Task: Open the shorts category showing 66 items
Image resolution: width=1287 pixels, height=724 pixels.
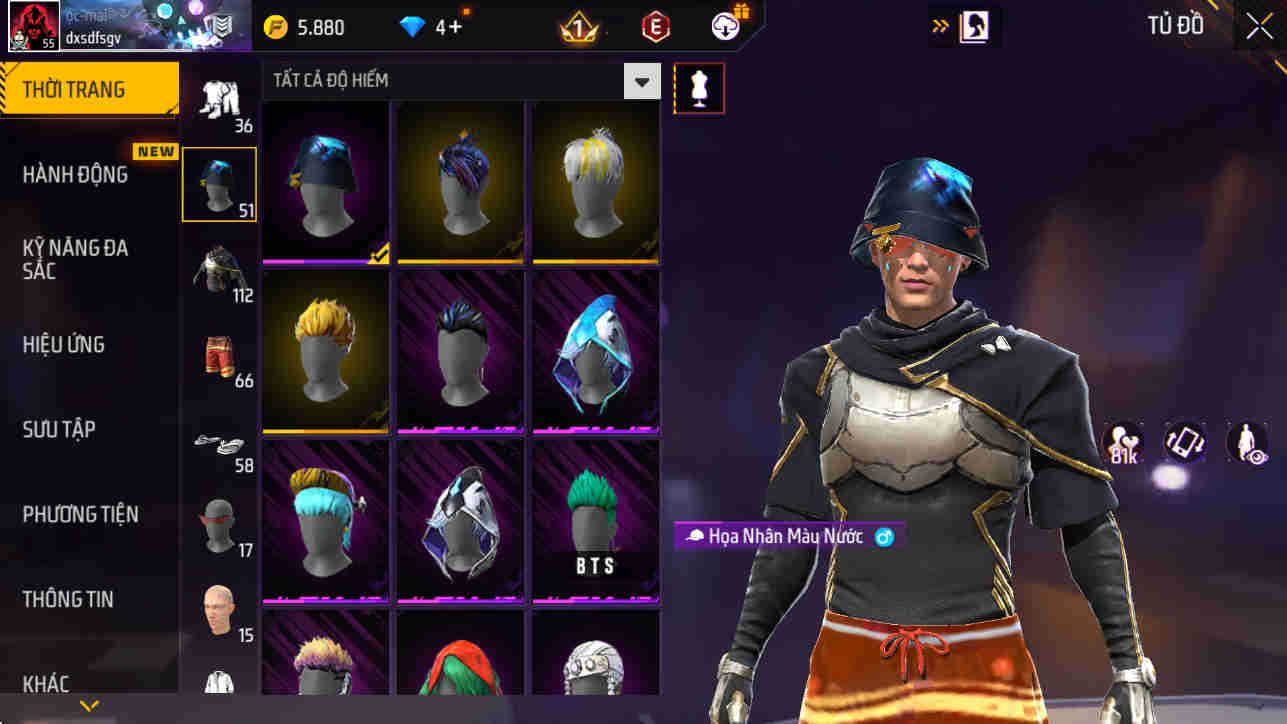Action: pyautogui.click(x=219, y=360)
